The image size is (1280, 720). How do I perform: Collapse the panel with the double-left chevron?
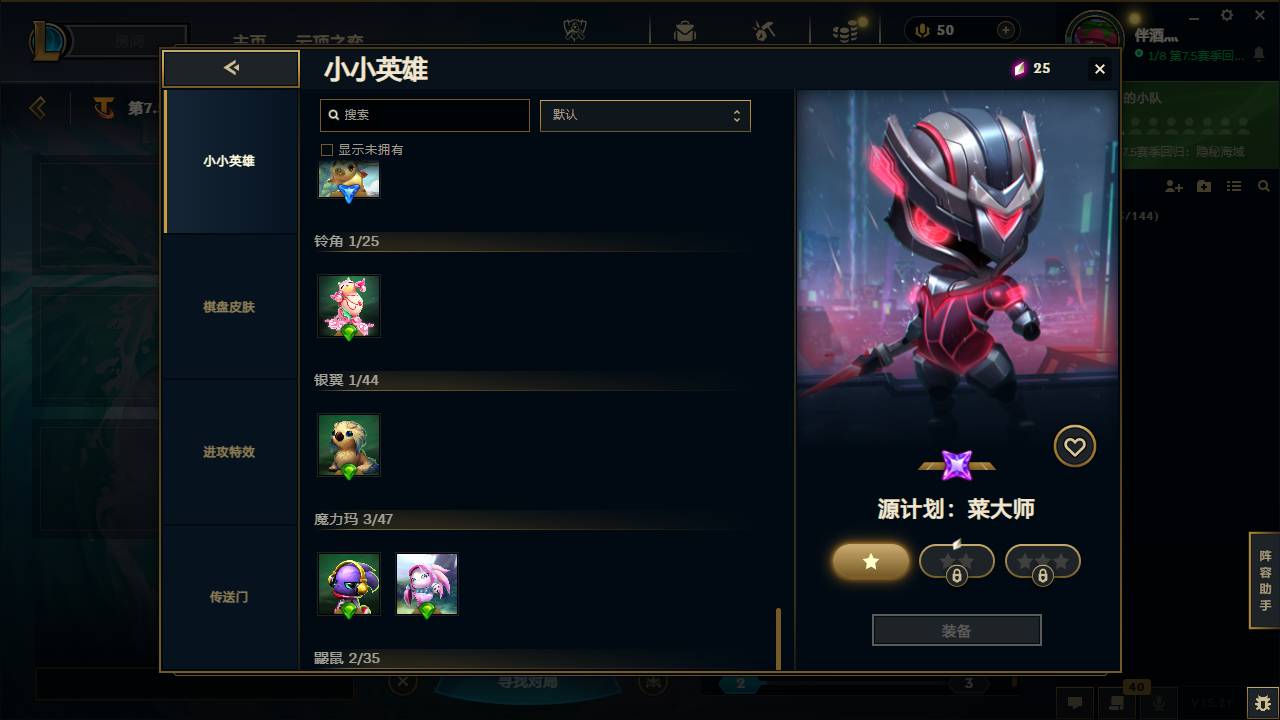(x=231, y=68)
